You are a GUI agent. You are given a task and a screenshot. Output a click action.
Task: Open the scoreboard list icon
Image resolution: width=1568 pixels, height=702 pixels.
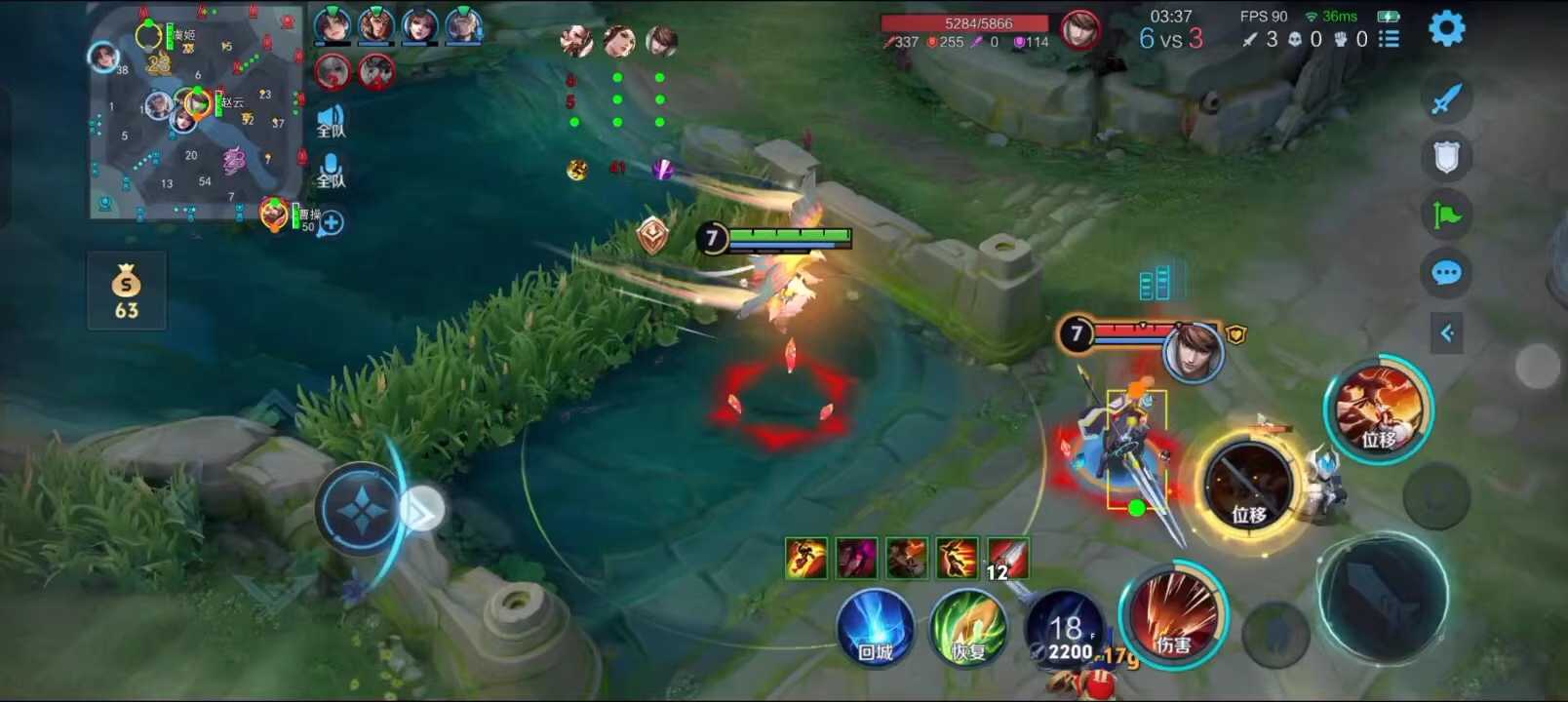click(1389, 39)
